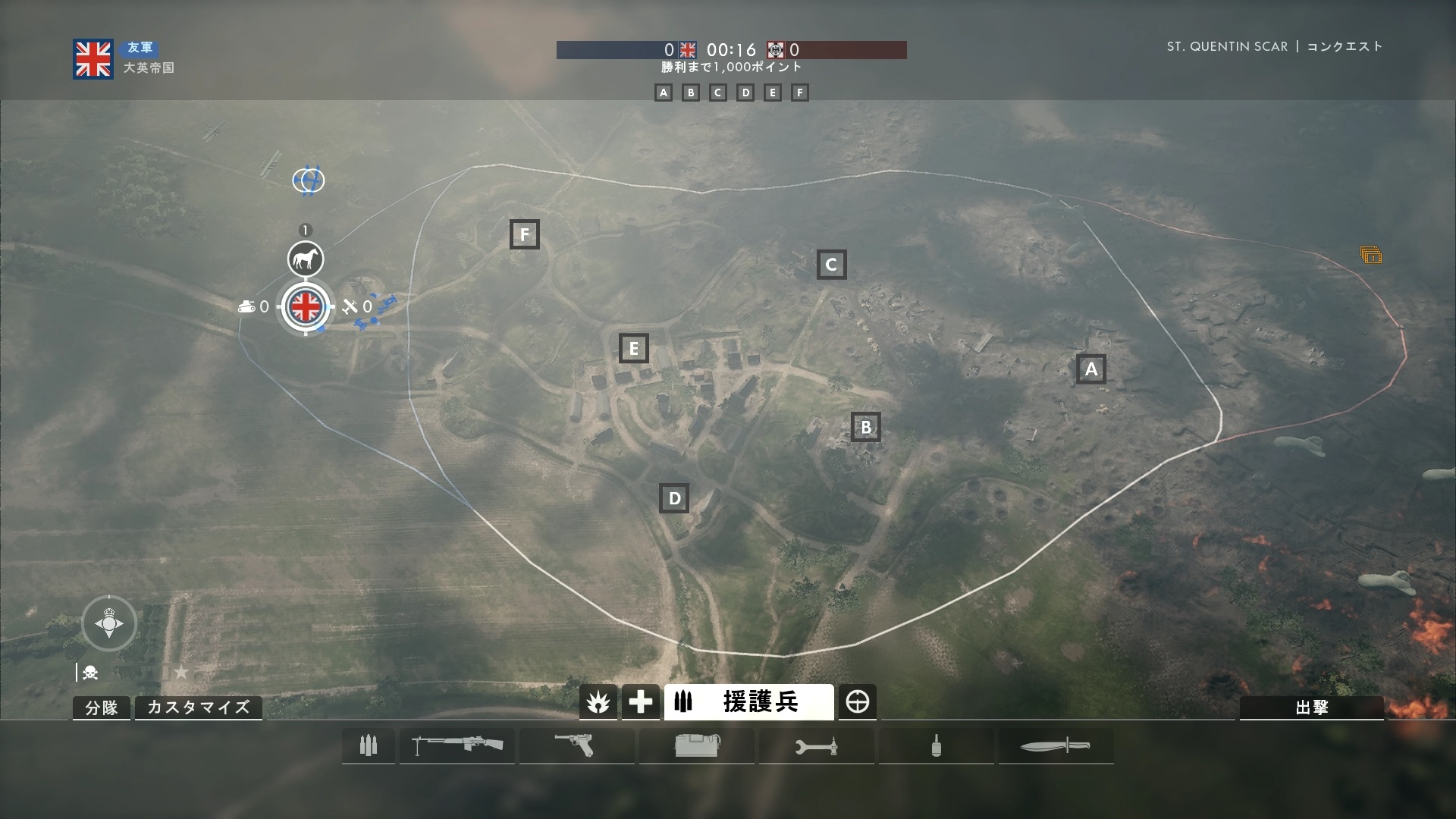
Task: Choose the ammo crate gadget slot
Action: 696,745
